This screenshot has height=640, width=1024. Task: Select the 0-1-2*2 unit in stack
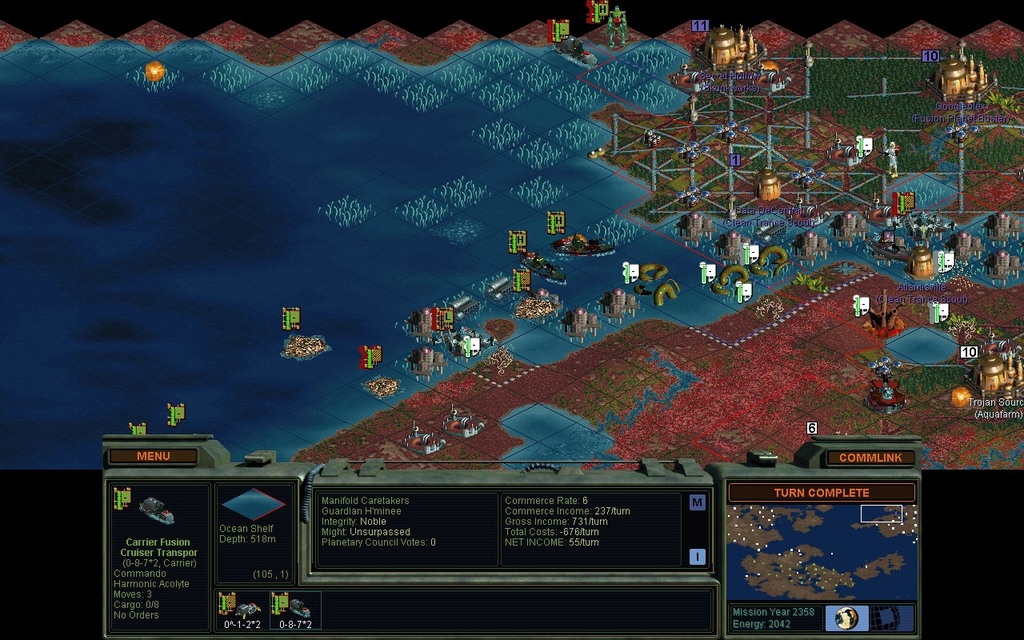(241, 609)
